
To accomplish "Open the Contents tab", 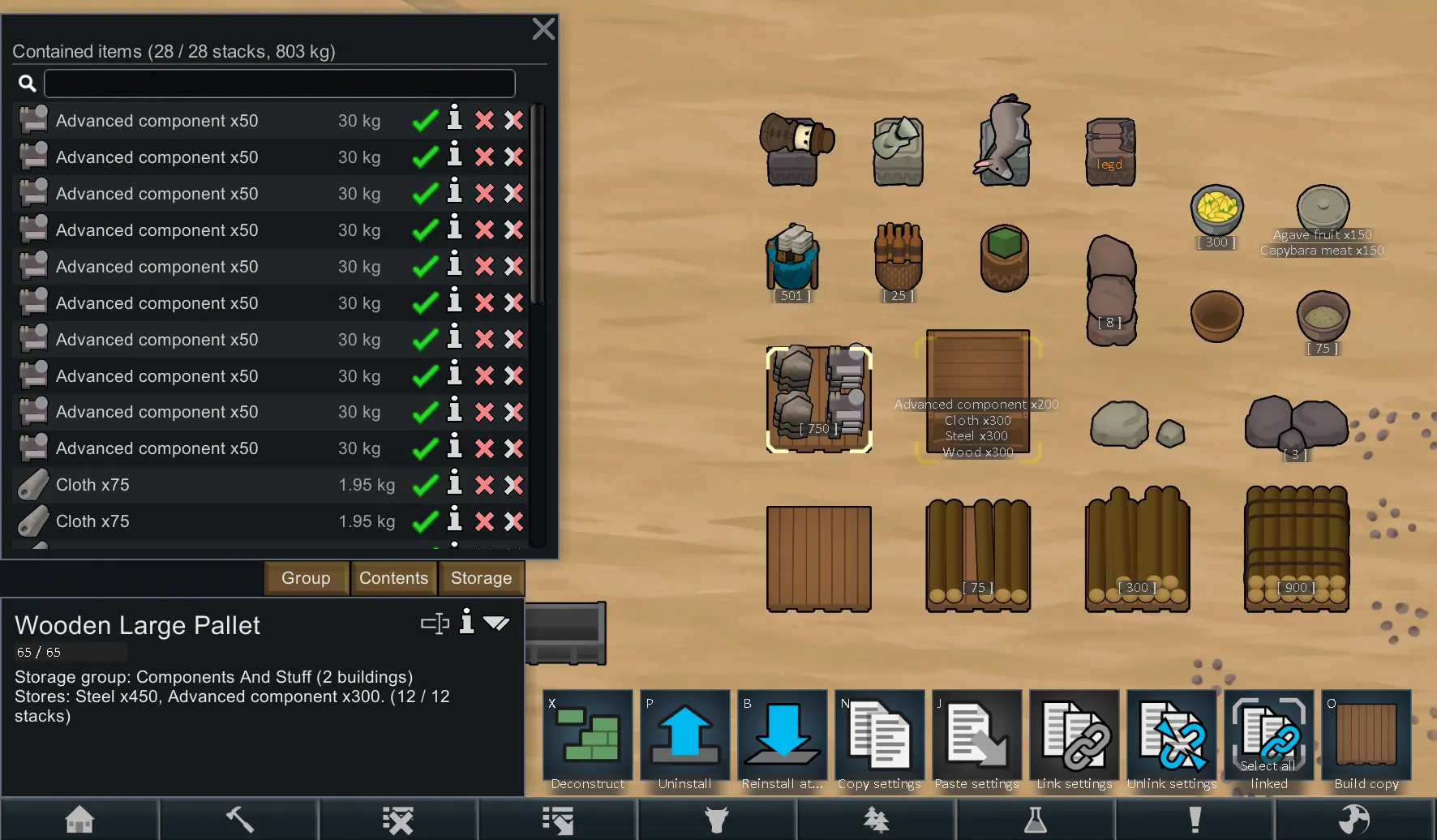I will (x=393, y=578).
